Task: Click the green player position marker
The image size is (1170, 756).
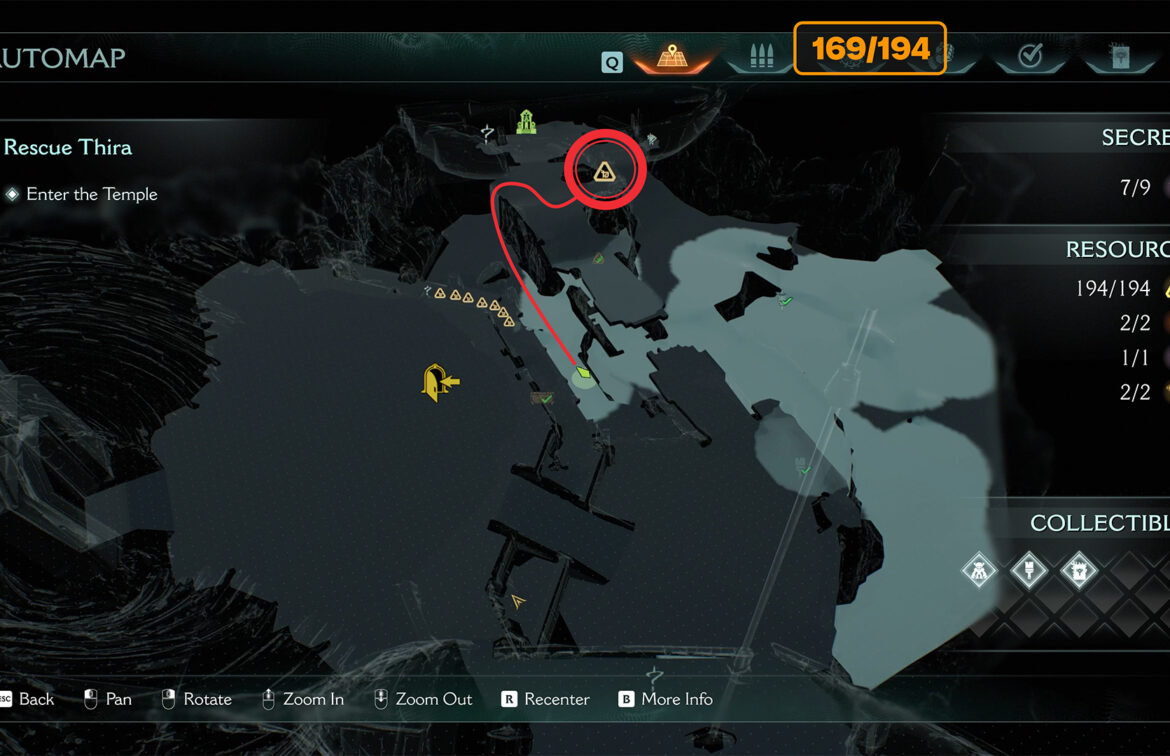Action: 583,377
